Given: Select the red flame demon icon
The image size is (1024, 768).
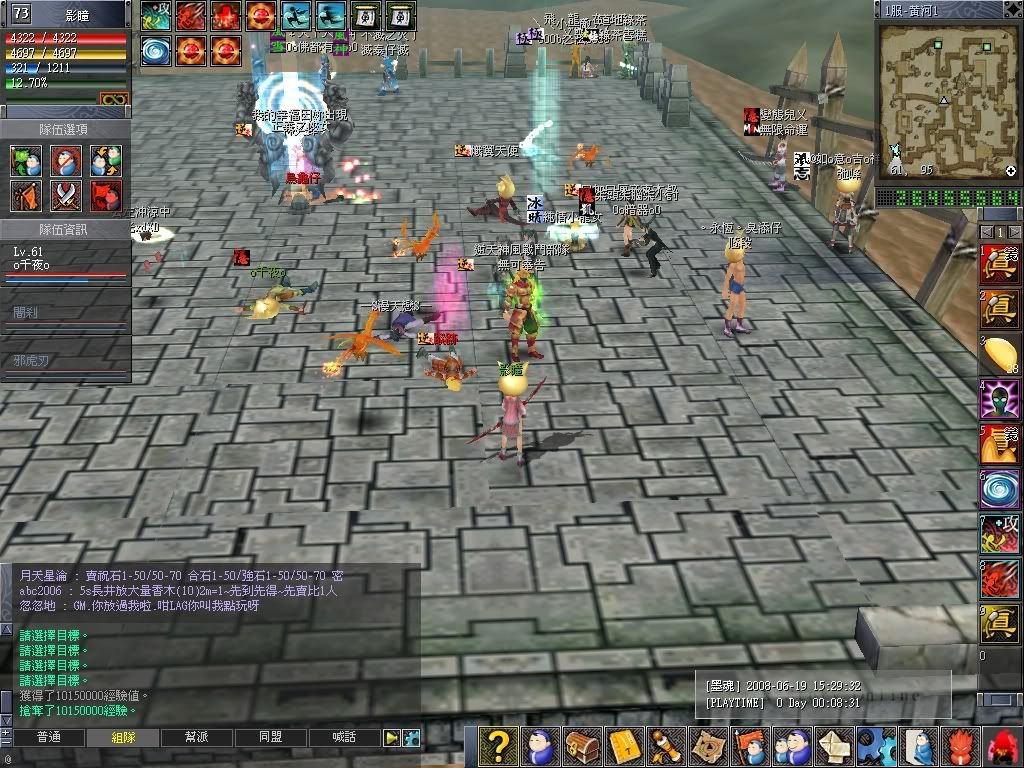Looking at the screenshot, I should click(960, 747).
